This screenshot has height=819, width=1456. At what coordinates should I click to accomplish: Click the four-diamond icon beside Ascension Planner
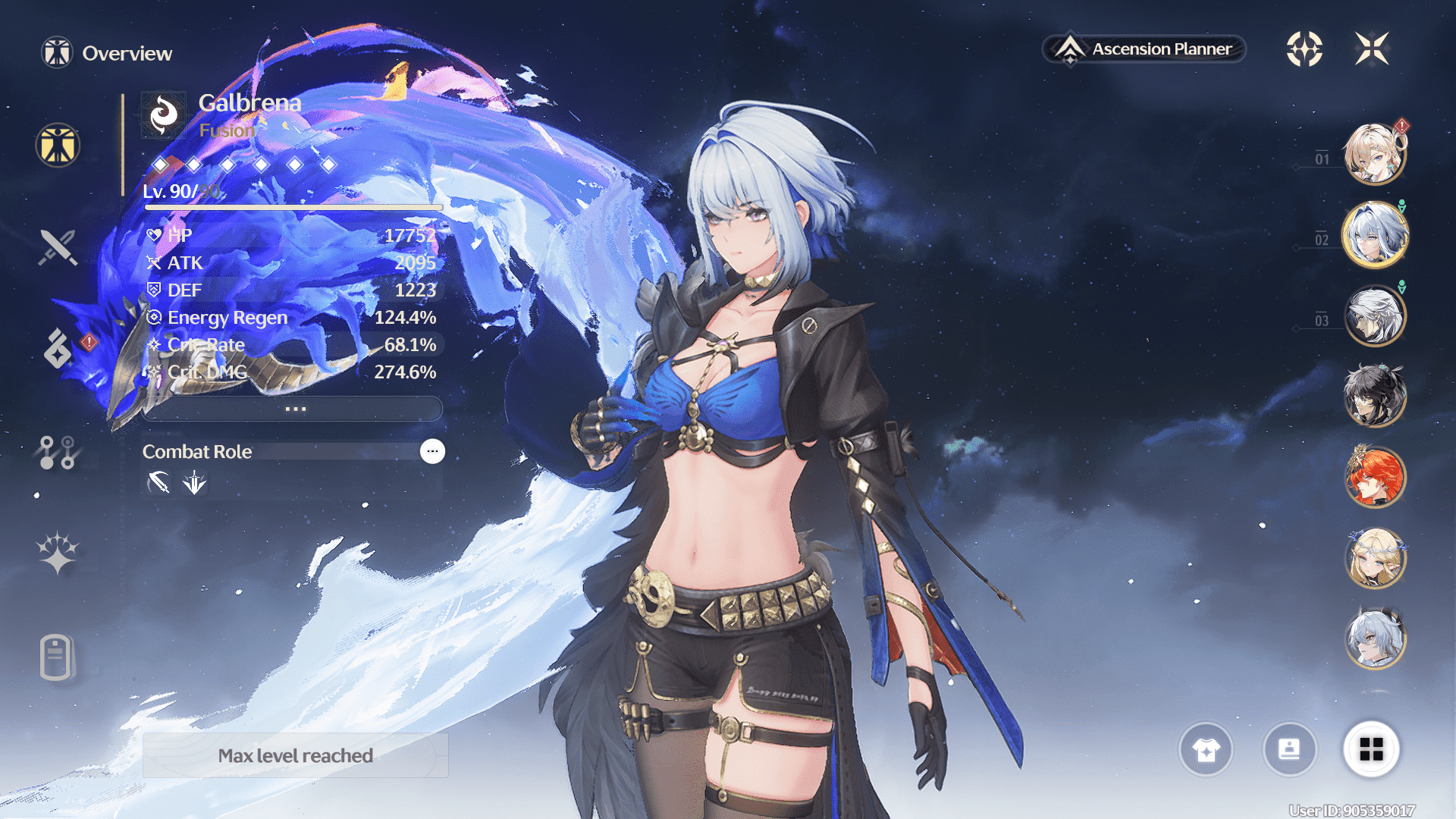(x=1304, y=49)
